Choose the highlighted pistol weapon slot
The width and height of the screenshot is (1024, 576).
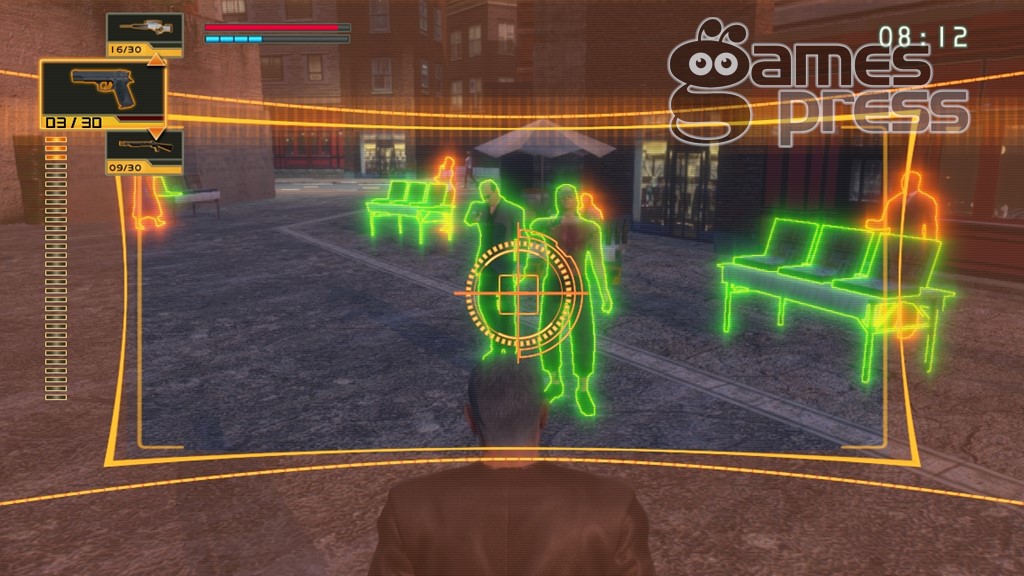[102, 91]
